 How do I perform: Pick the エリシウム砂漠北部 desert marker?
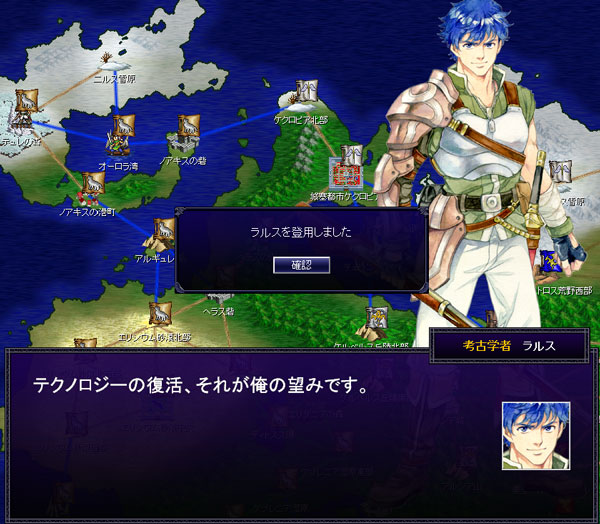pyautogui.click(x=158, y=315)
